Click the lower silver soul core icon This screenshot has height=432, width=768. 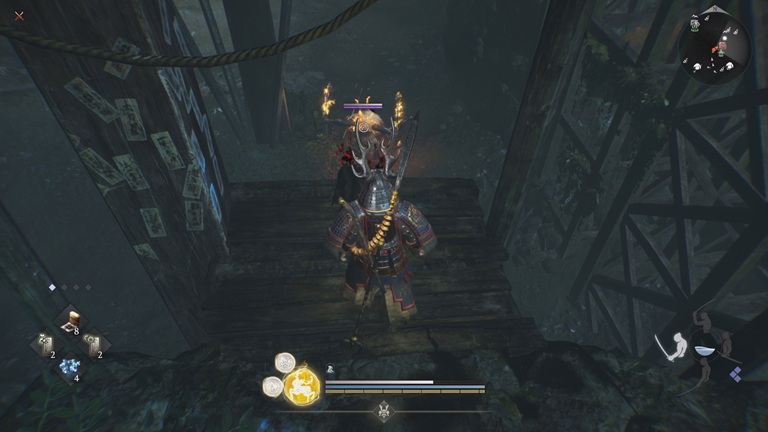click(271, 386)
